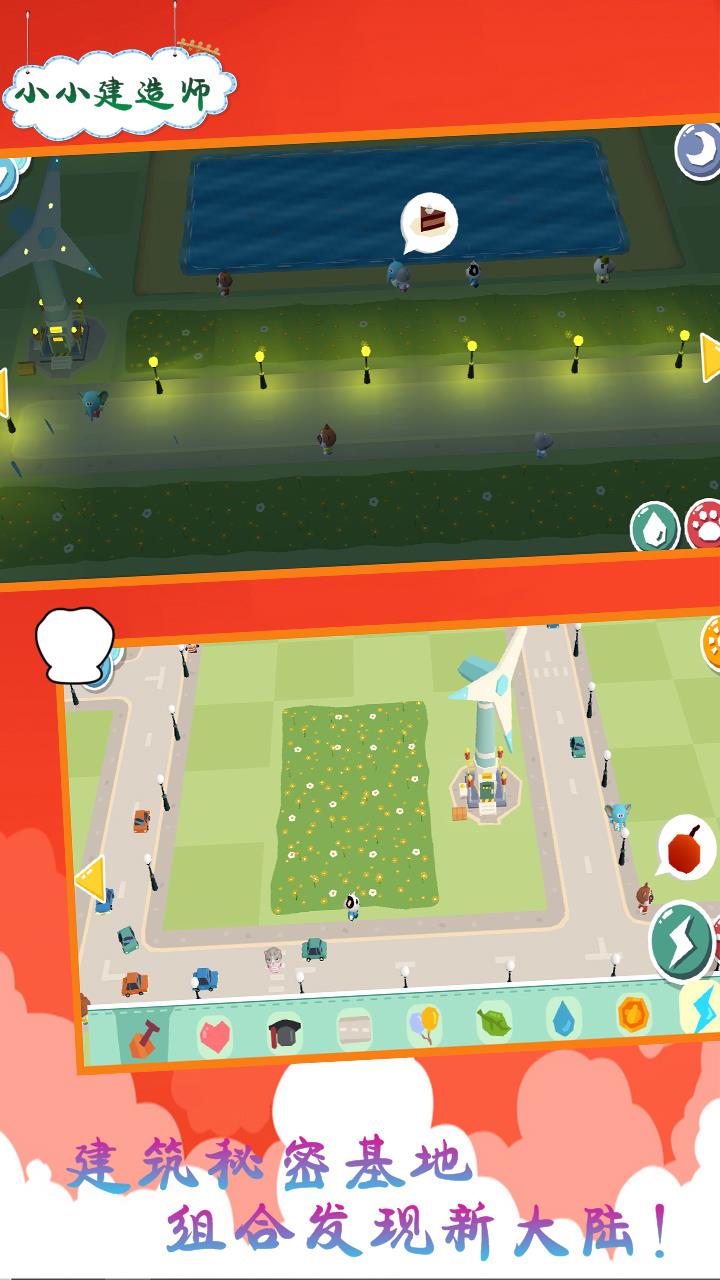Select the orange hexagon flame toolbar category
The width and height of the screenshot is (720, 1280).
(633, 1013)
